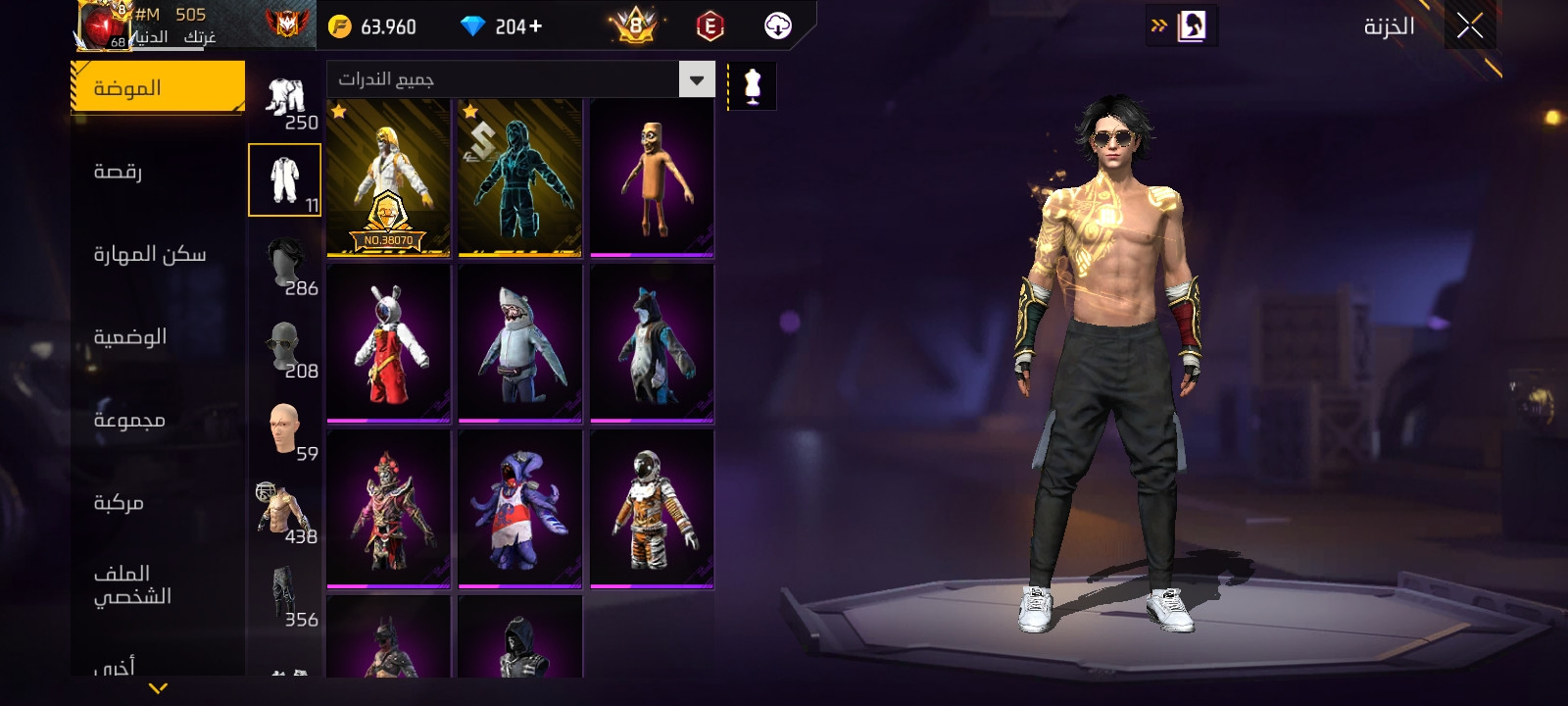The height and width of the screenshot is (706, 1568).
Task: Switch to the مجموعة collection tab
Action: click(x=128, y=420)
